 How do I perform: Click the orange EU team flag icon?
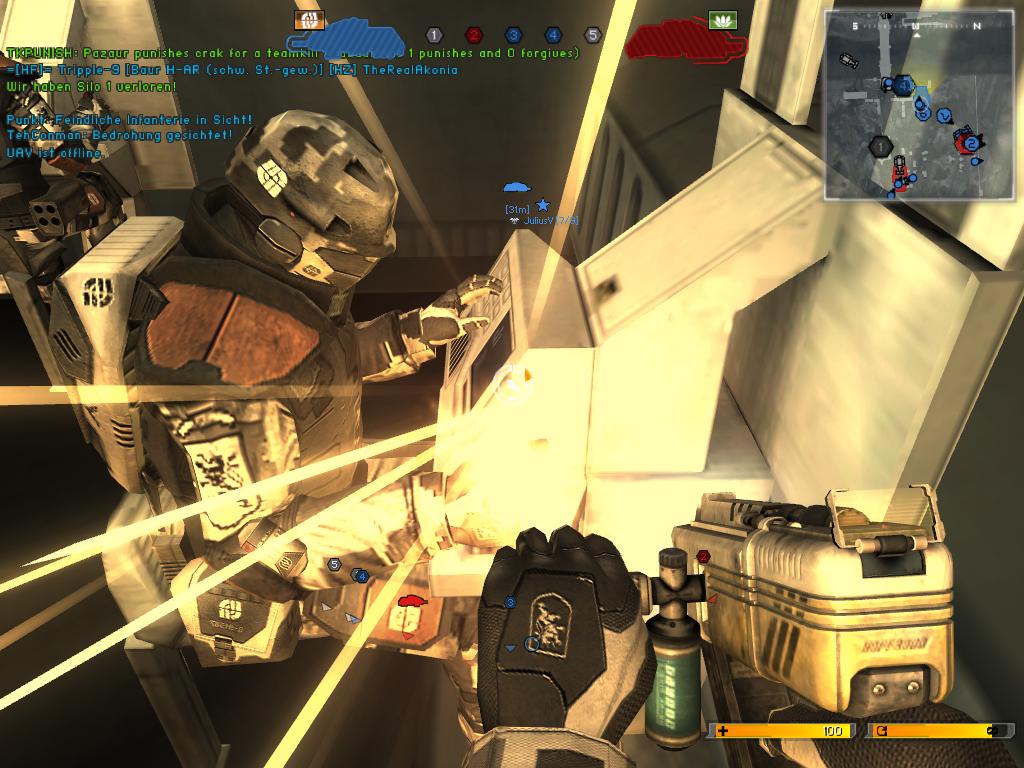point(309,19)
